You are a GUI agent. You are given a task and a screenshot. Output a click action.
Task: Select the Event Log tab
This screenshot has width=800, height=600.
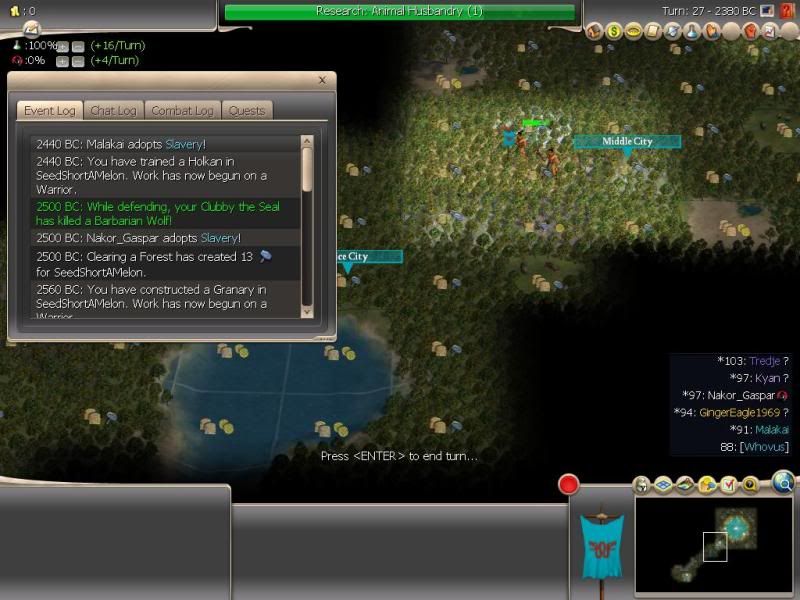[x=50, y=111]
